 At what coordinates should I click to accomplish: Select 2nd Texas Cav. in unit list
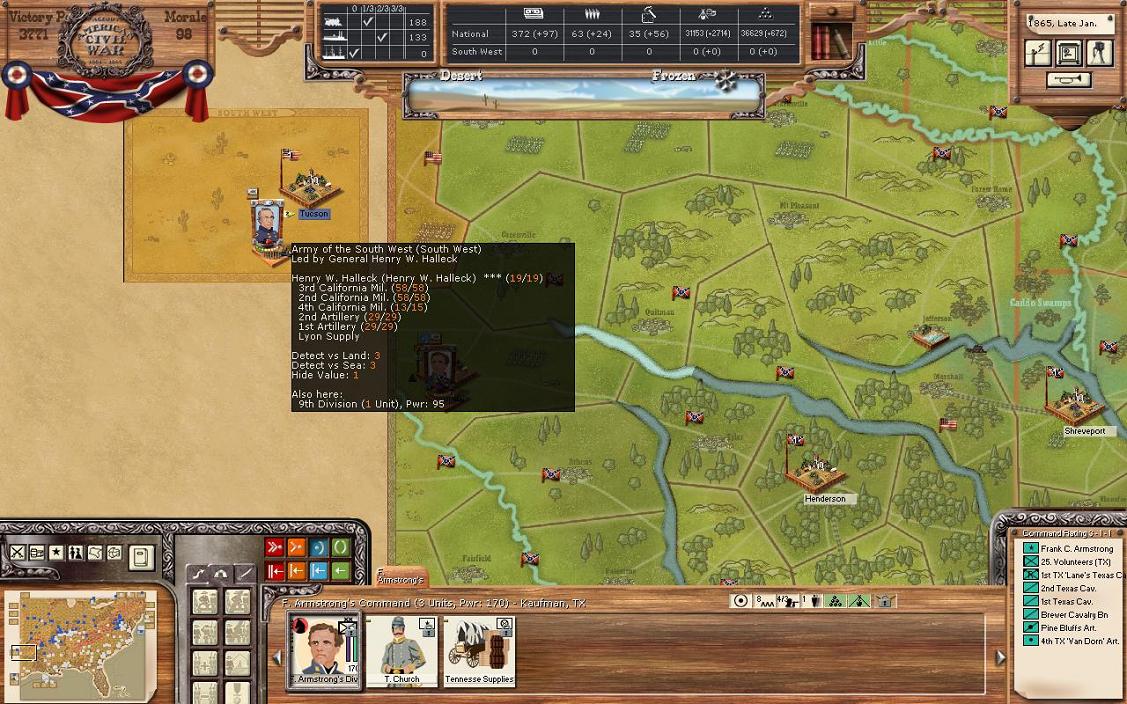[x=1067, y=589]
